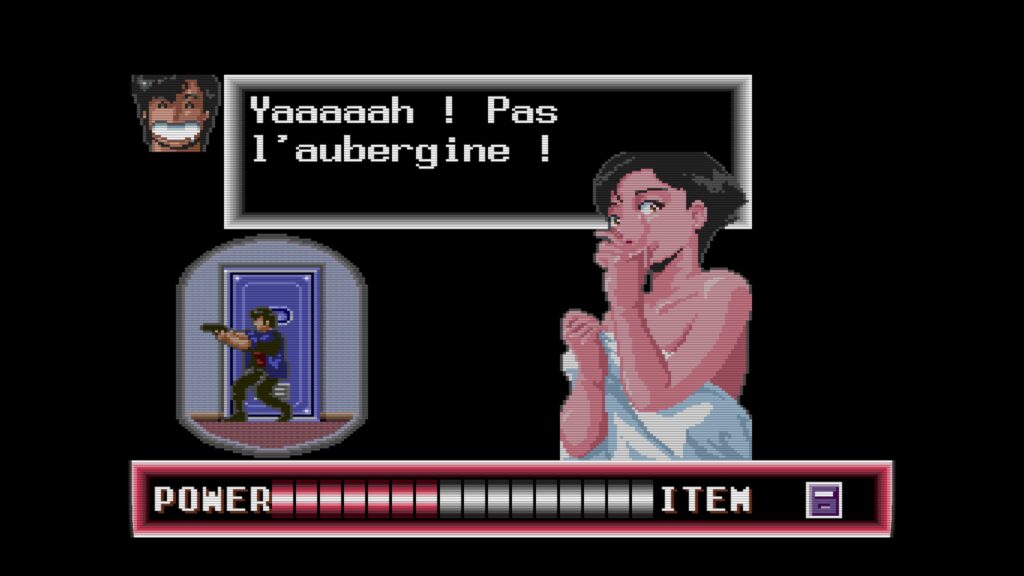Select the purple item slot icon
Screen dimensions: 1024x576
[x=824, y=499]
